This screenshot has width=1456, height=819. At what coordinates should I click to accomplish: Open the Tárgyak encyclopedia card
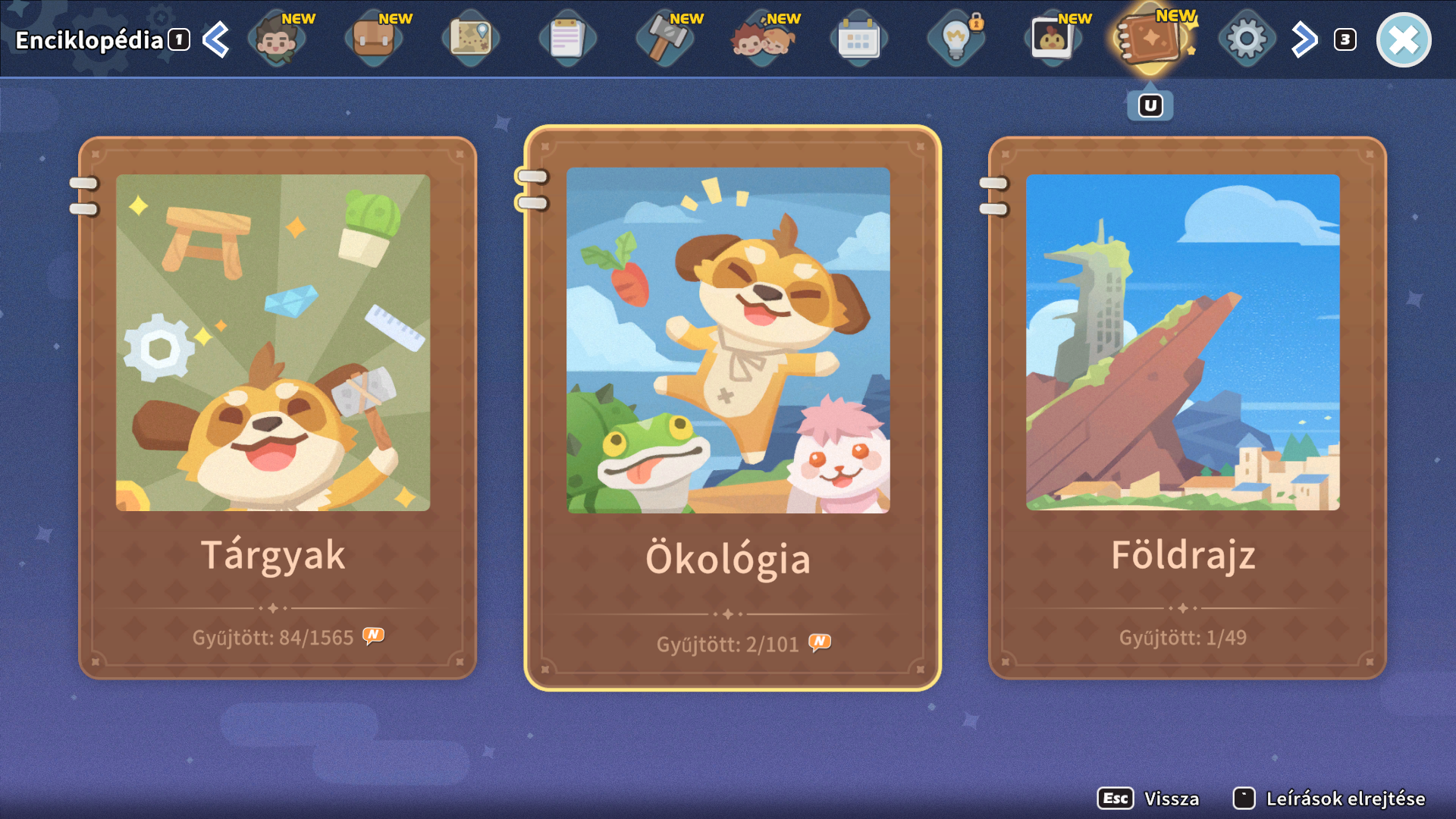(277, 407)
